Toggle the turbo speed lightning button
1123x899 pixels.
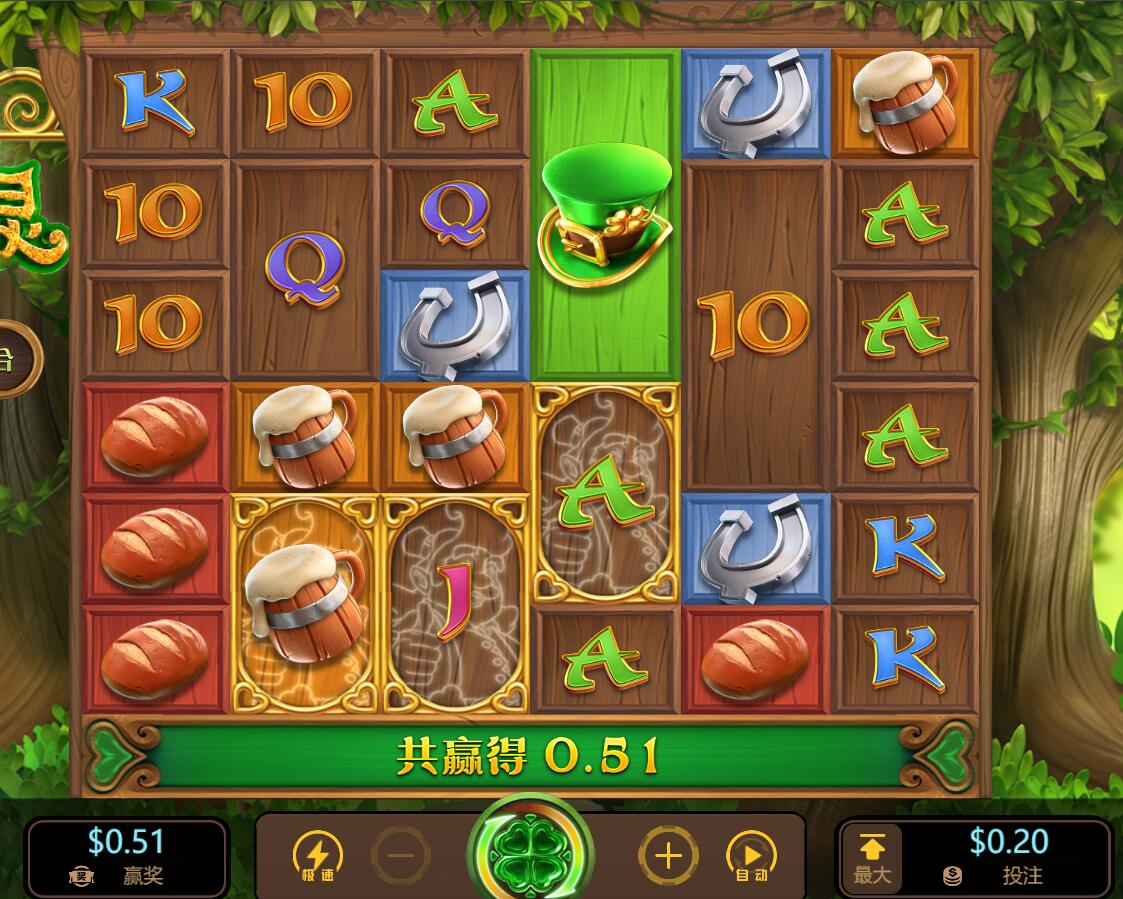tap(317, 856)
